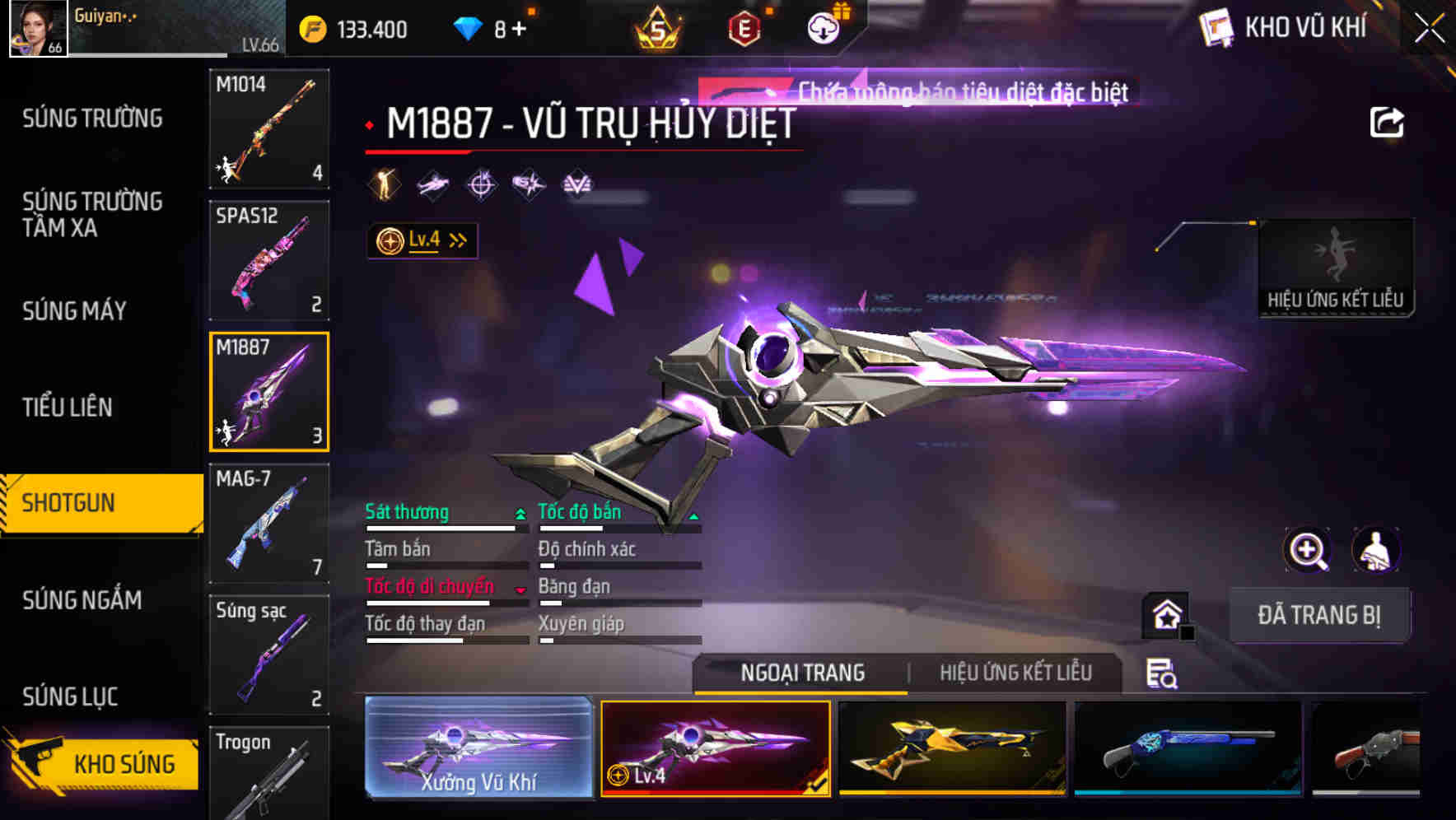Expand the Lv.4 weapon level details
The height and width of the screenshot is (820, 1456).
pos(422,240)
